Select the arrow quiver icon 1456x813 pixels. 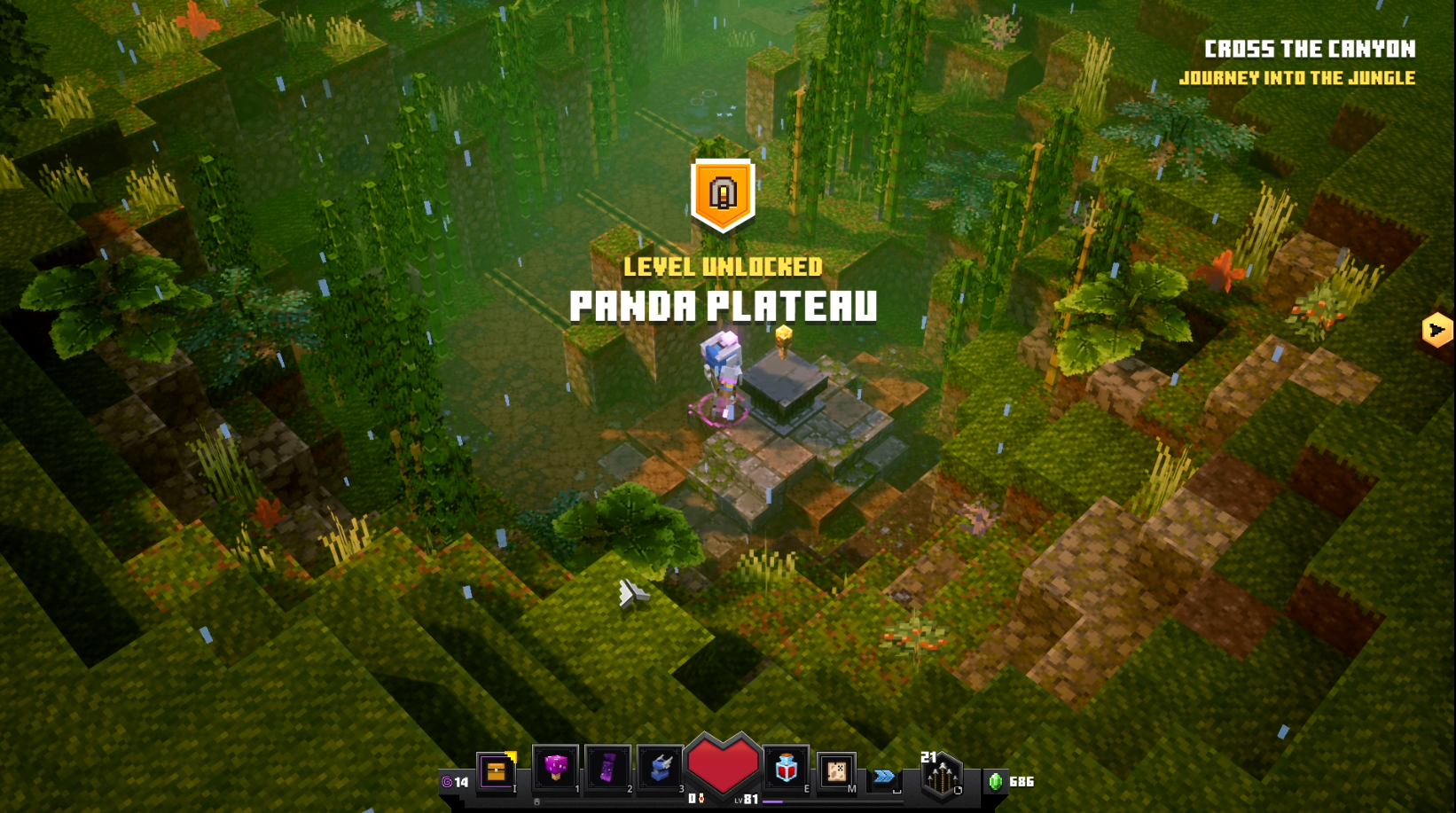(942, 778)
